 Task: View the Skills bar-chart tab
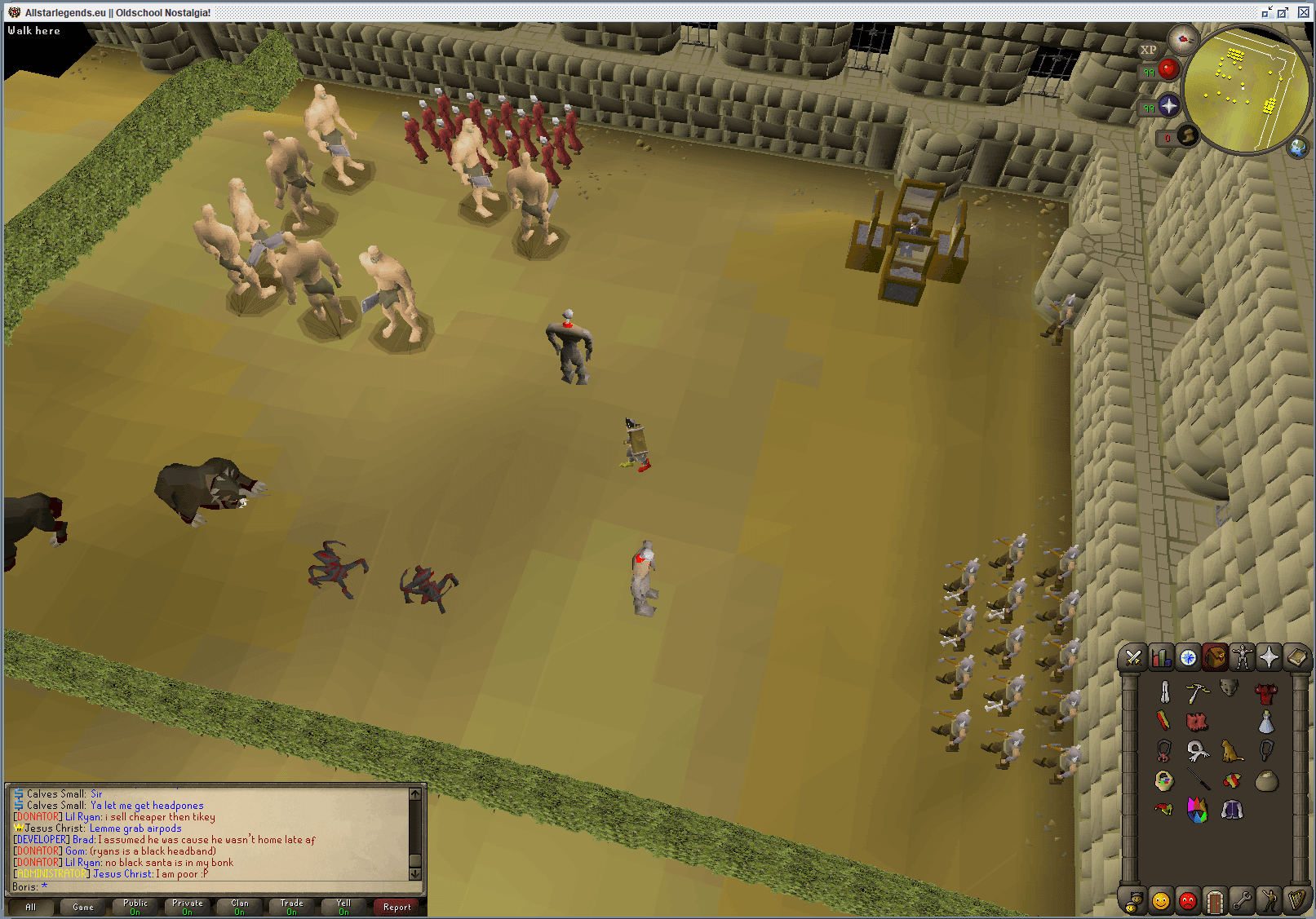(x=1162, y=659)
